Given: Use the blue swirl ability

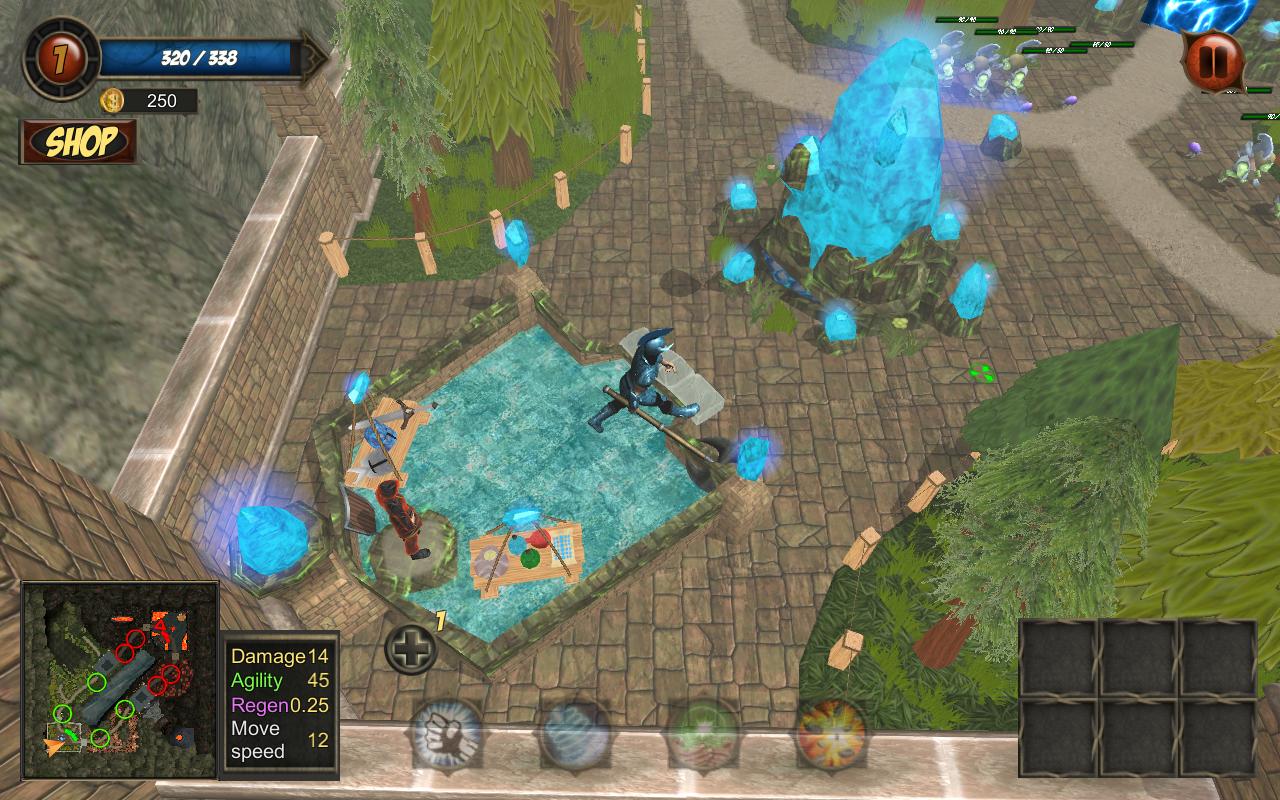Looking at the screenshot, I should point(575,735).
